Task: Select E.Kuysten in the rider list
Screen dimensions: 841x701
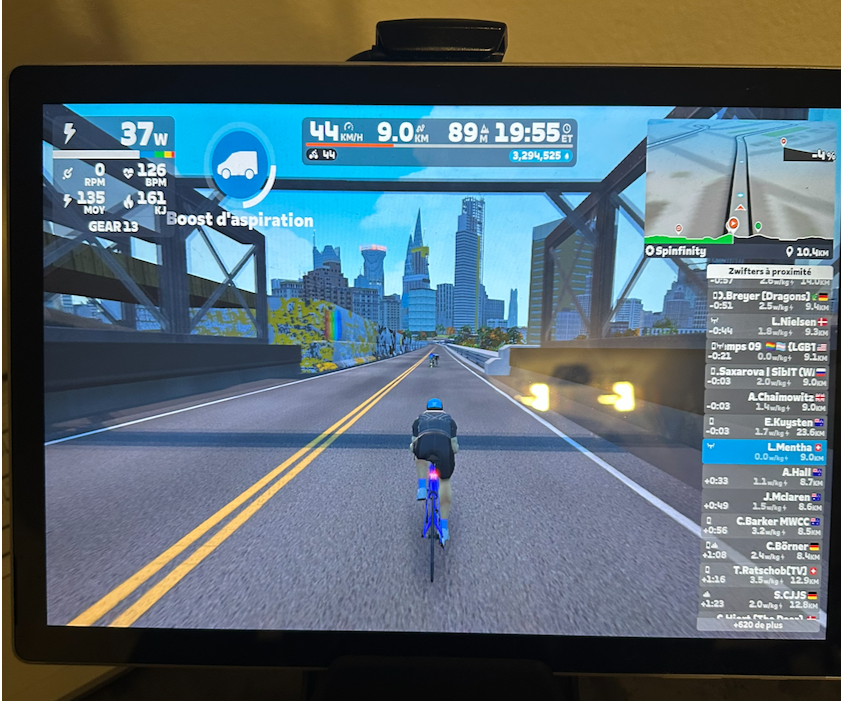Action: pyautogui.click(x=765, y=427)
